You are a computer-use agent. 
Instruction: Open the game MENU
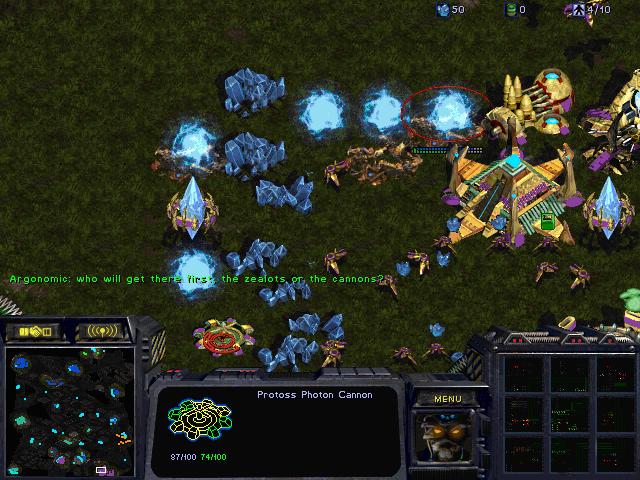coord(447,399)
